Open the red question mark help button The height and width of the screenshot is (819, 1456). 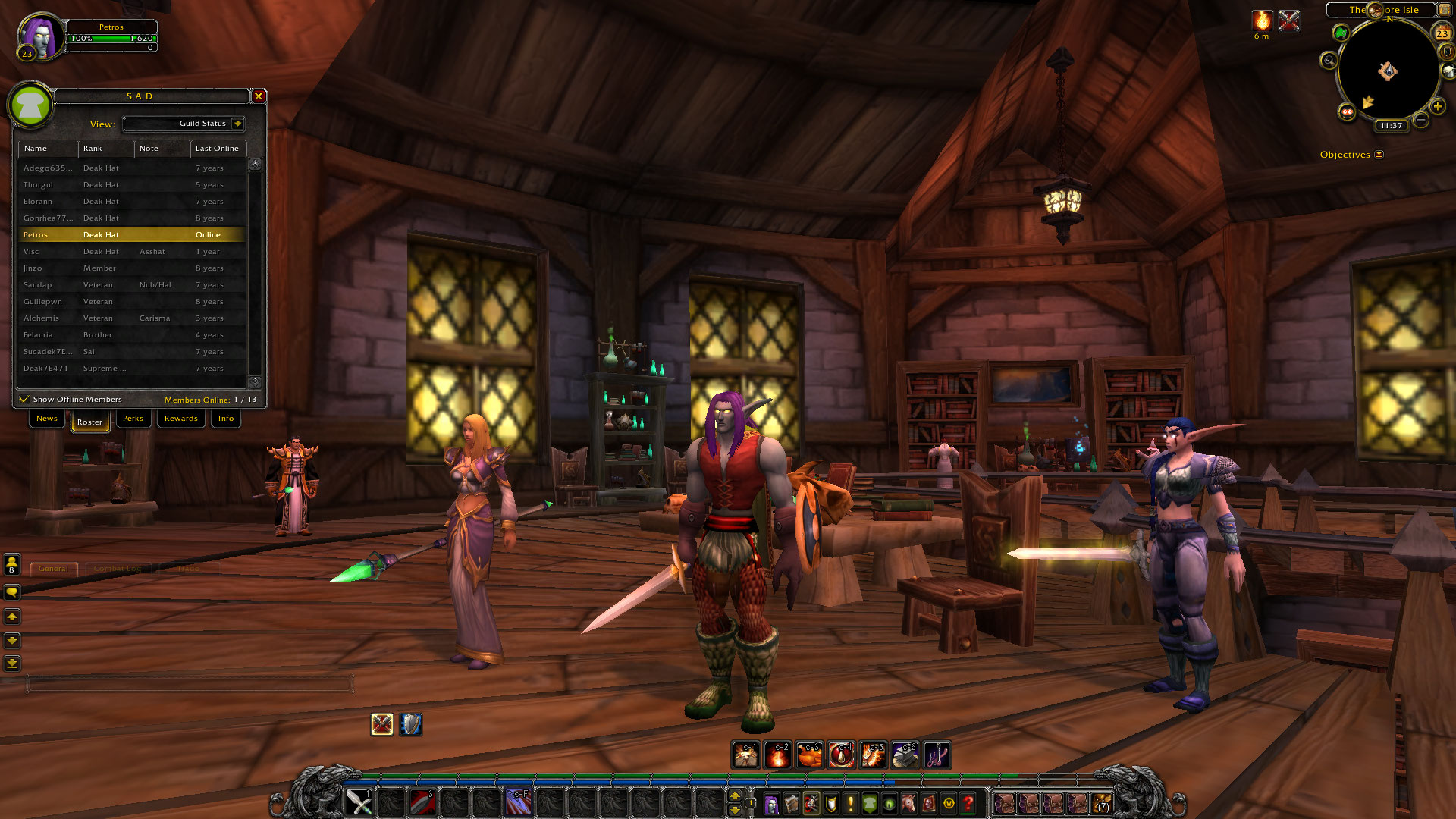tap(968, 803)
